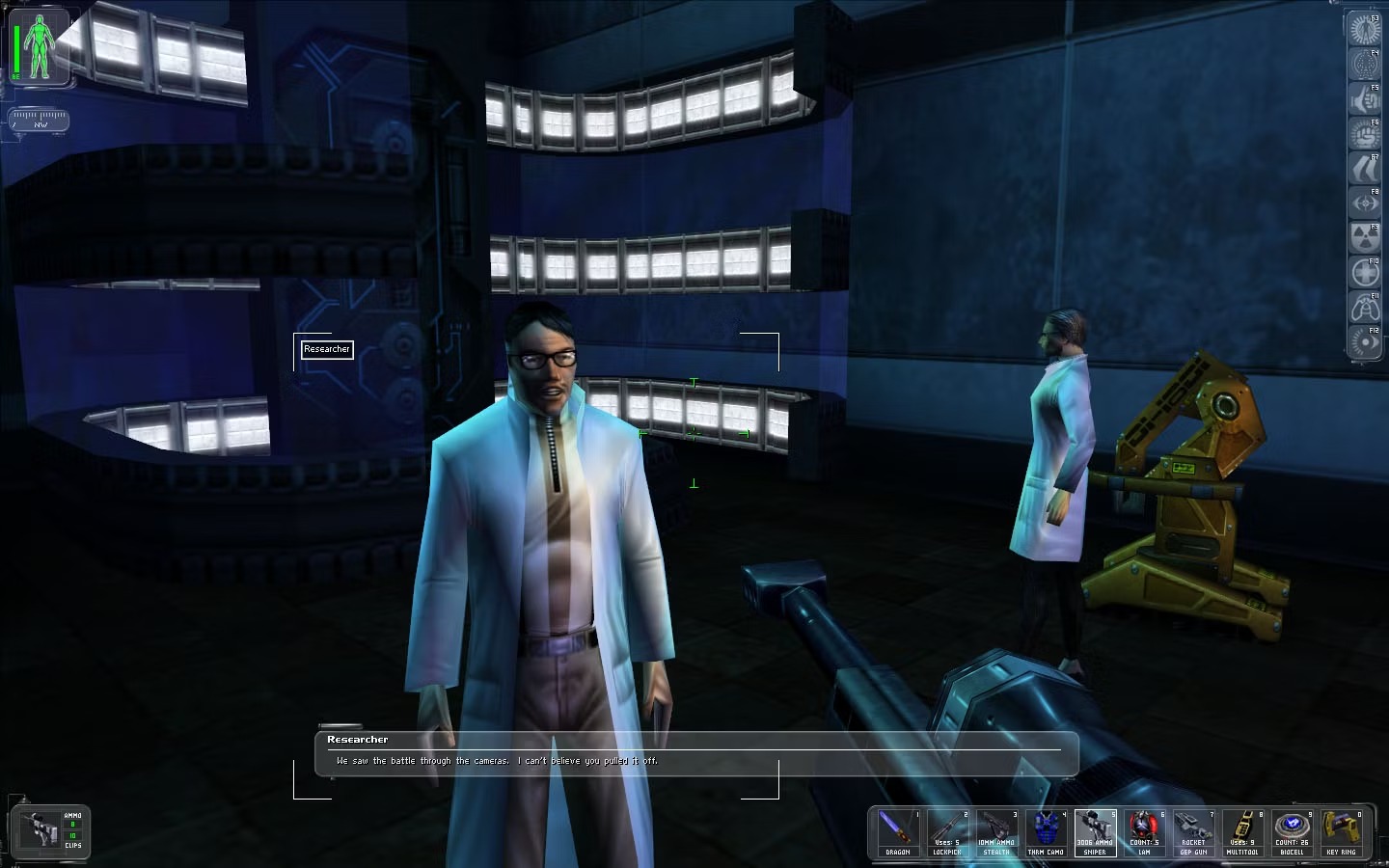Click the Sniper rifle belt slot
1389x868 pixels.
coord(1095,832)
